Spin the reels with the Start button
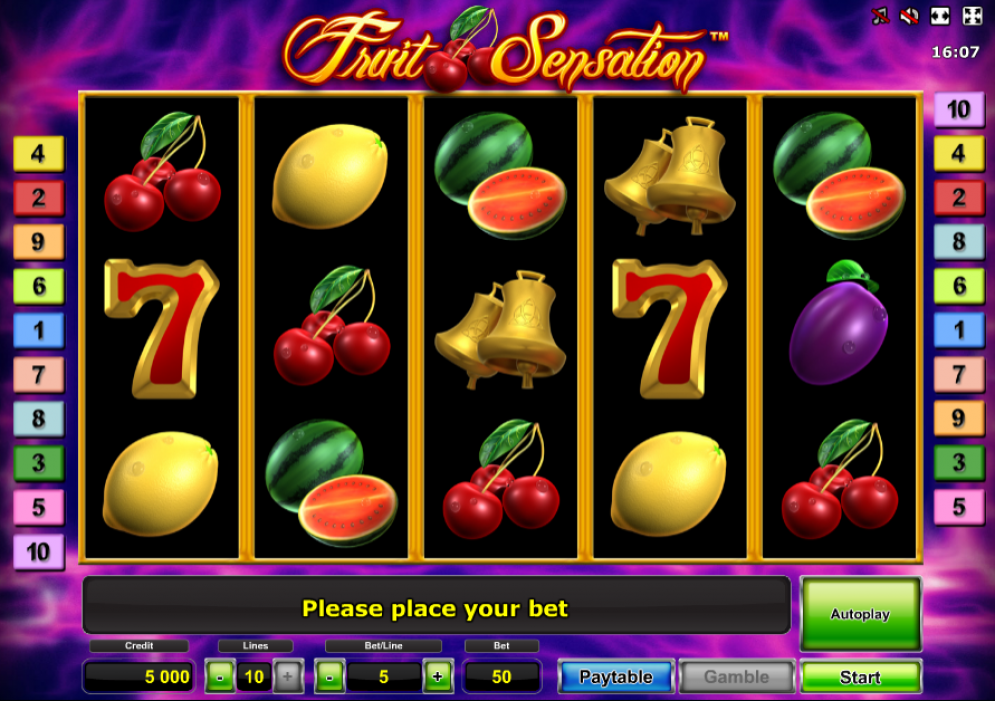Image resolution: width=995 pixels, height=701 pixels. point(860,677)
